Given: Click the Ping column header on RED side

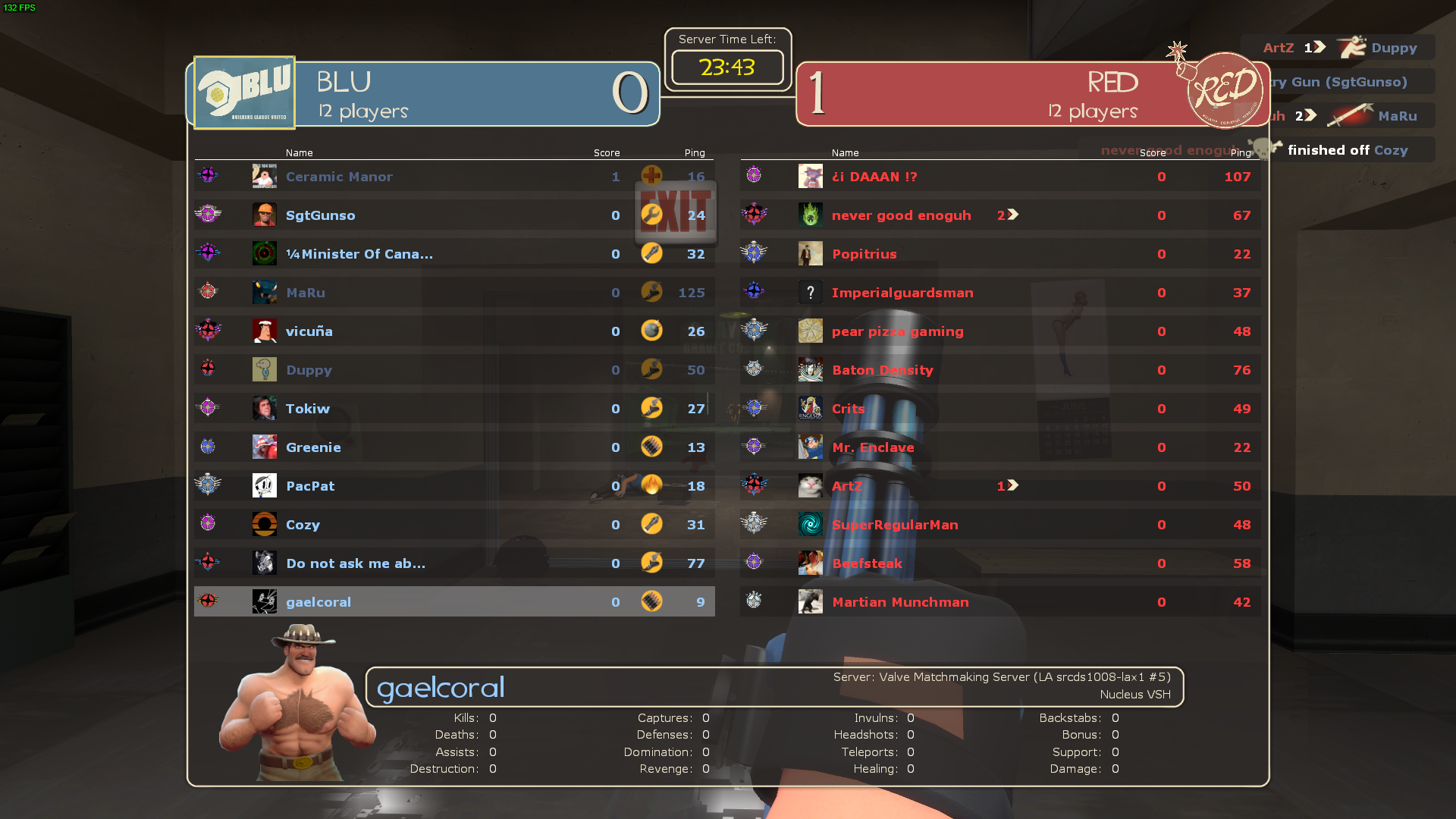Looking at the screenshot, I should [1241, 152].
